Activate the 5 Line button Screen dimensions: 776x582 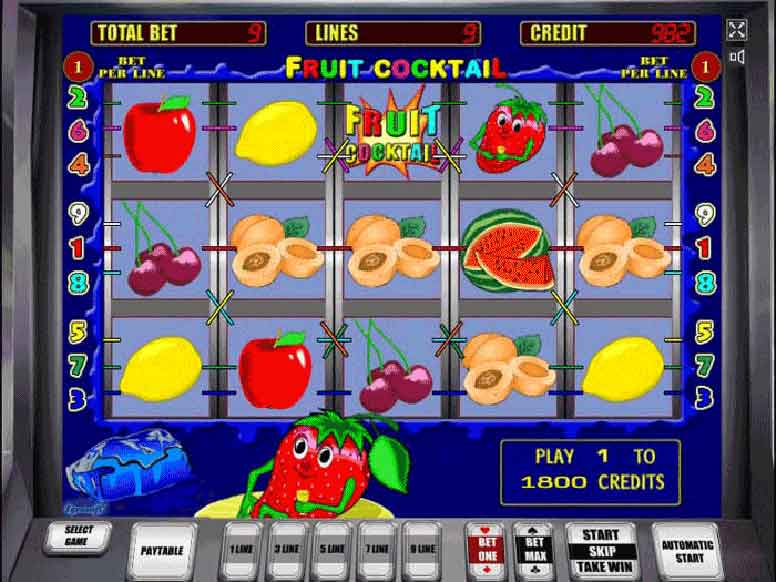(333, 549)
